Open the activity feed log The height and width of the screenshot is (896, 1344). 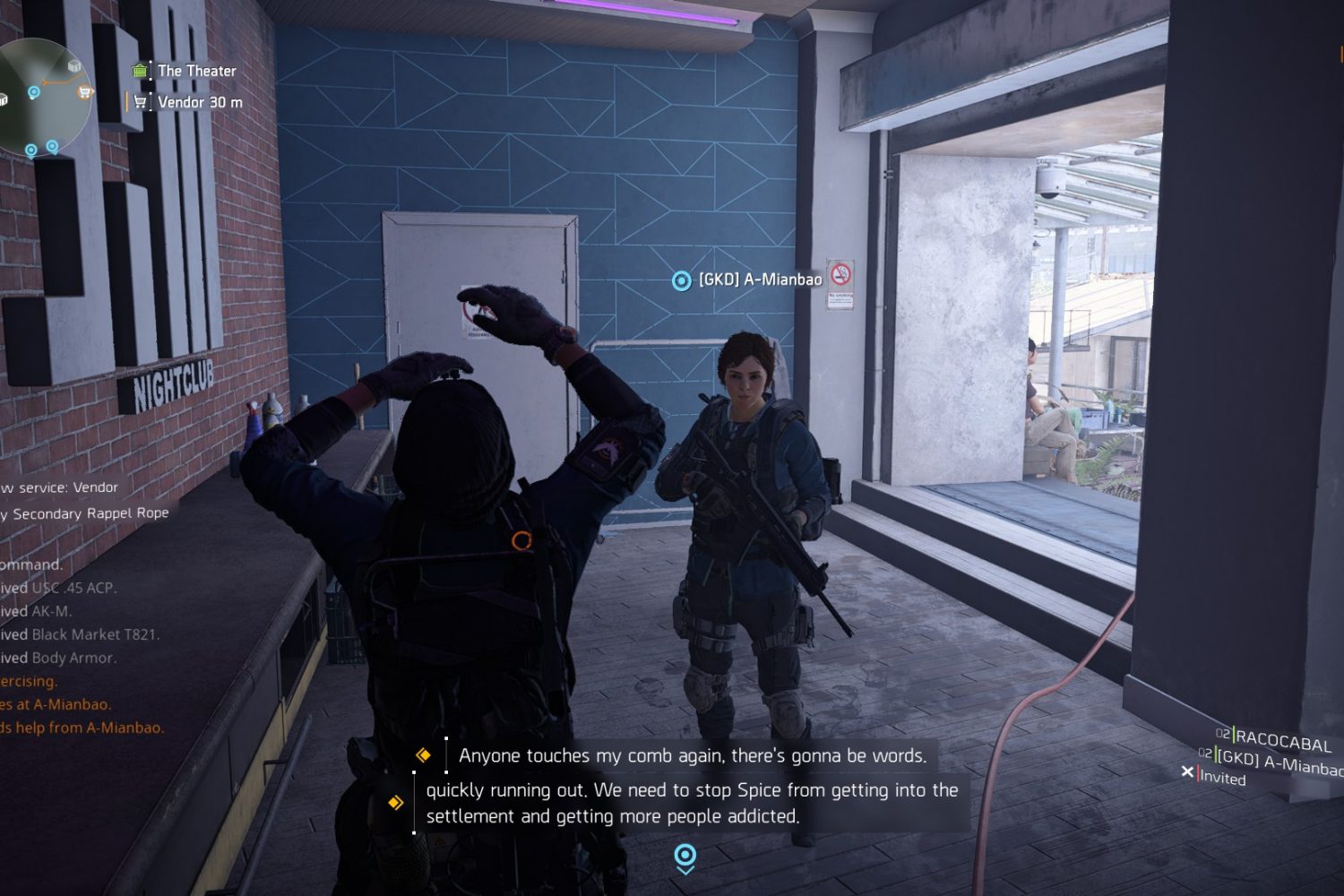pos(81,609)
